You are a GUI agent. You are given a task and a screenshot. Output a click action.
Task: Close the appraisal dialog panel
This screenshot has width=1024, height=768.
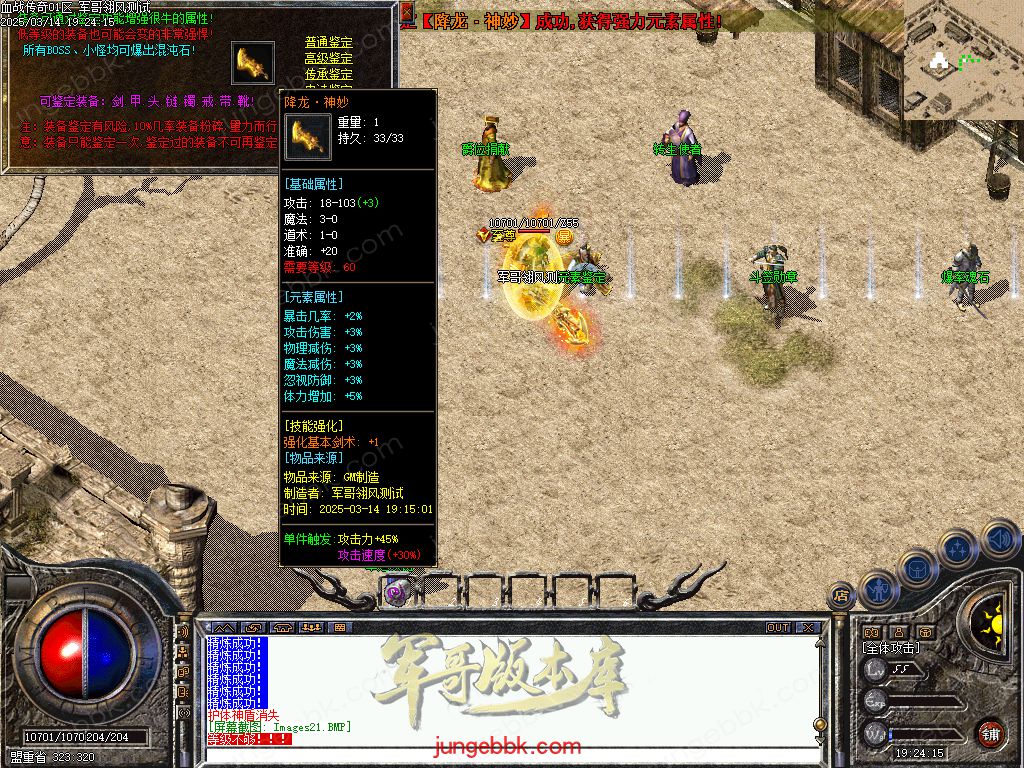click(x=406, y=13)
